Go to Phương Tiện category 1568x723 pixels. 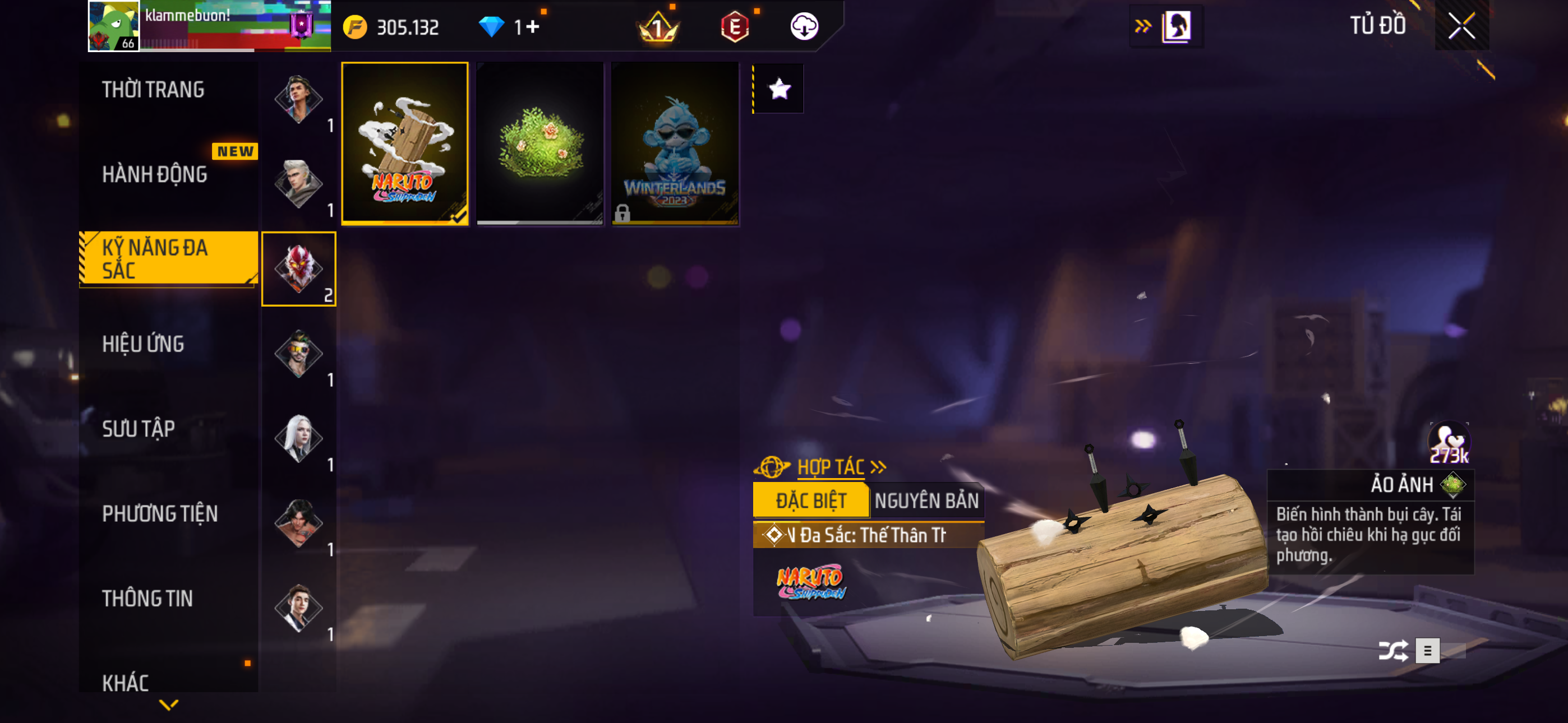click(159, 515)
